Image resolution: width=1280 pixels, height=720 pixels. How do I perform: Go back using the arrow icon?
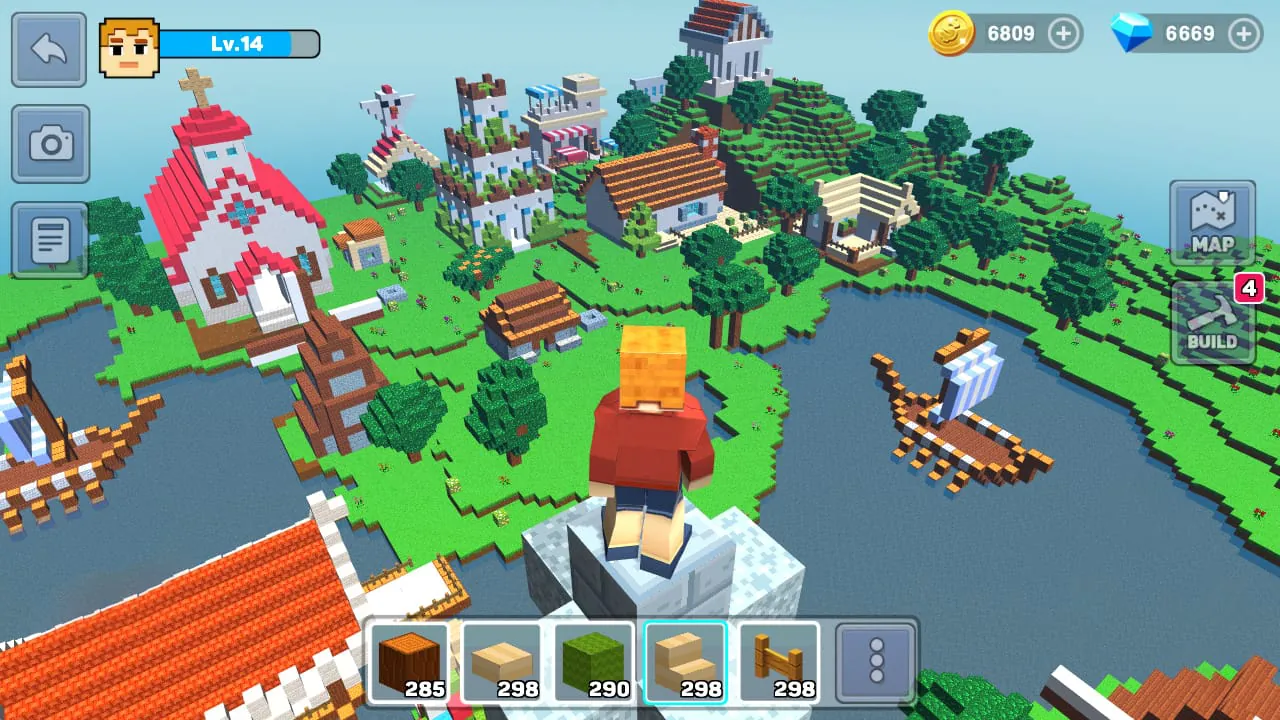(x=49, y=50)
